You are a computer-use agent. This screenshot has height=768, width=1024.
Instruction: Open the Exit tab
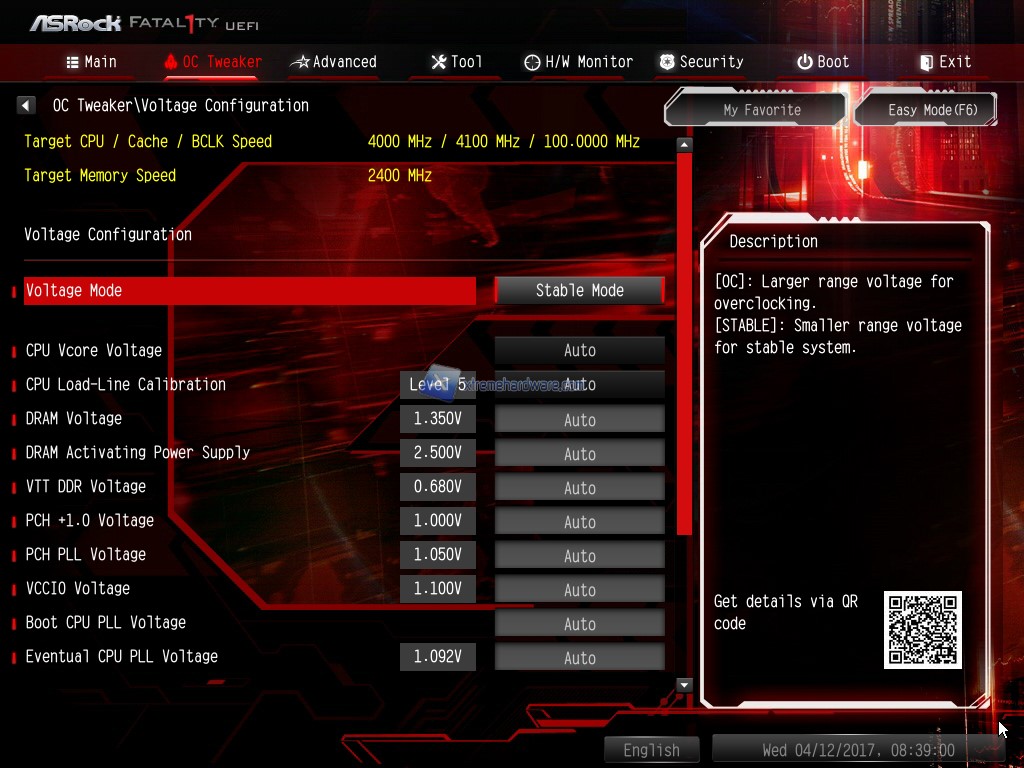tap(945, 62)
